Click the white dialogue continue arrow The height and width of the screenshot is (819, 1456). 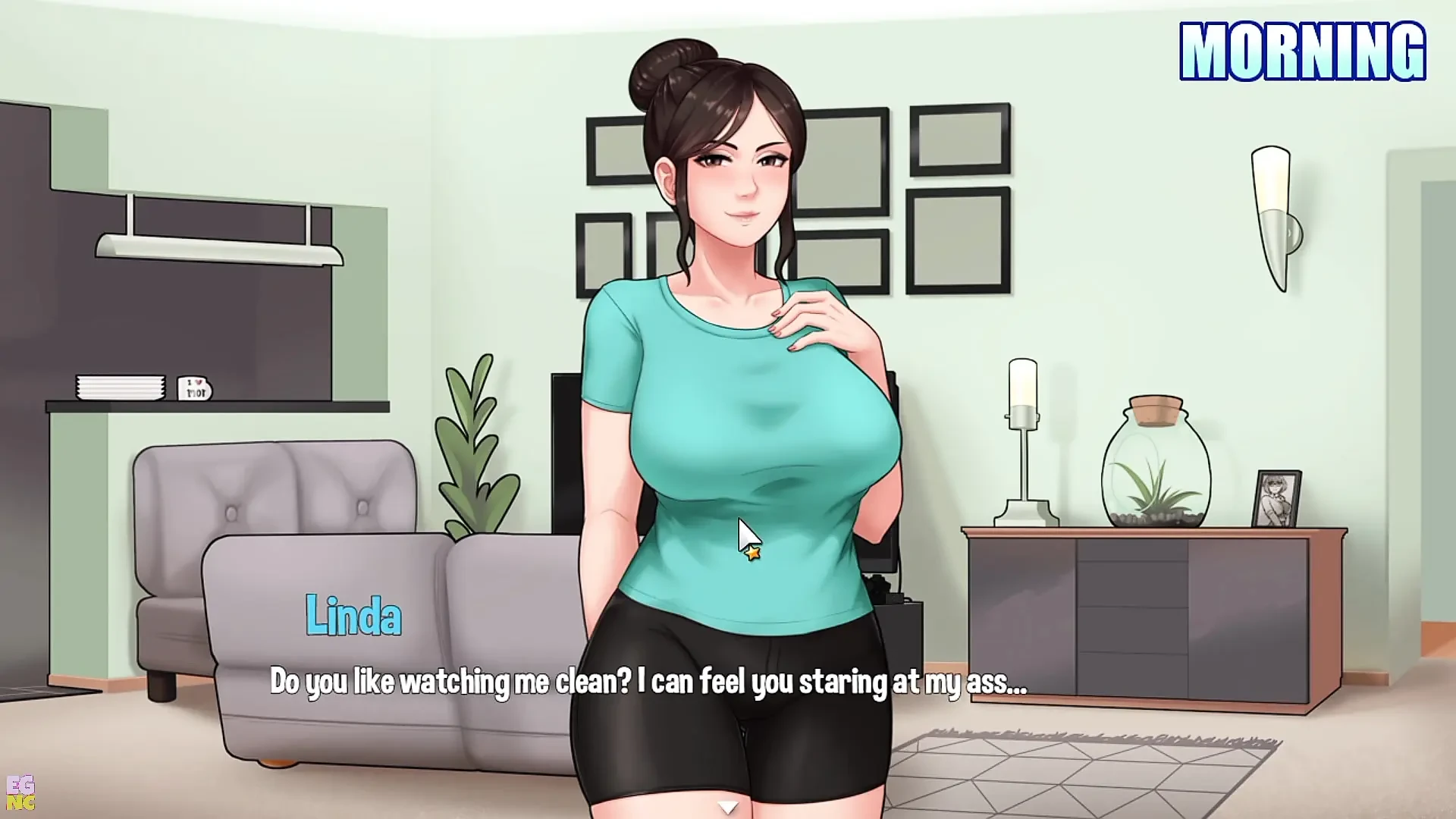click(728, 808)
